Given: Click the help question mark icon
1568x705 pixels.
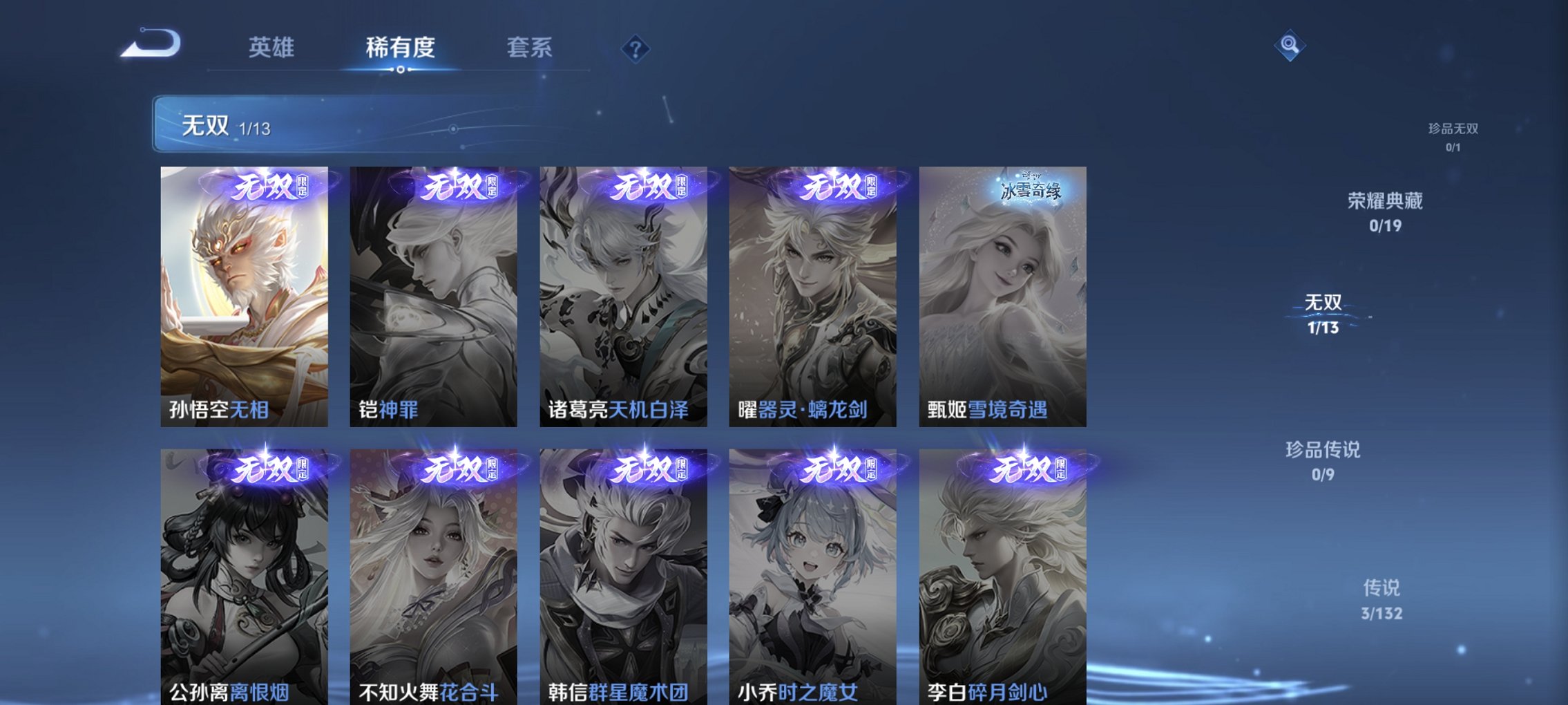Looking at the screenshot, I should point(634,49).
